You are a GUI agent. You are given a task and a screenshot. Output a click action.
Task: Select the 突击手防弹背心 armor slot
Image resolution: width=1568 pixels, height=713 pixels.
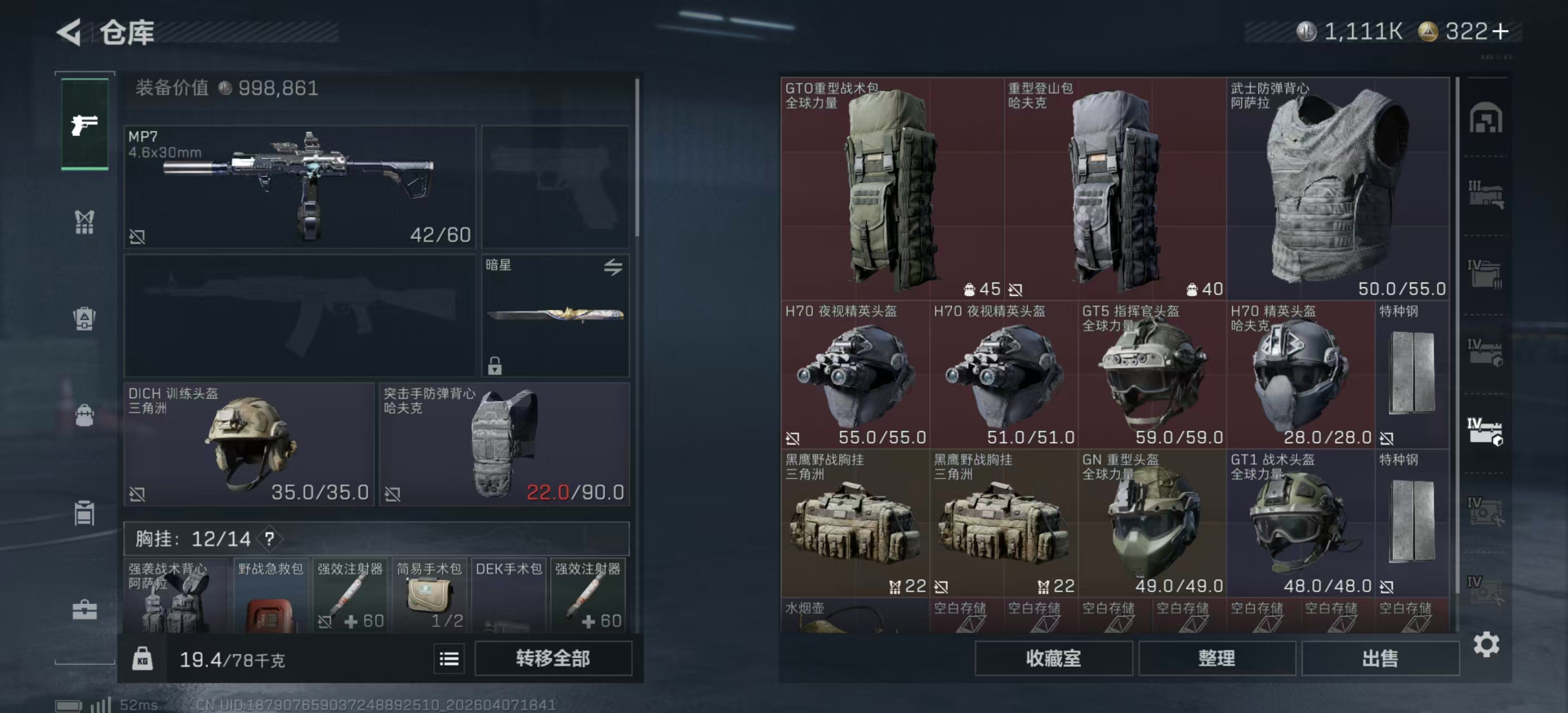[504, 444]
